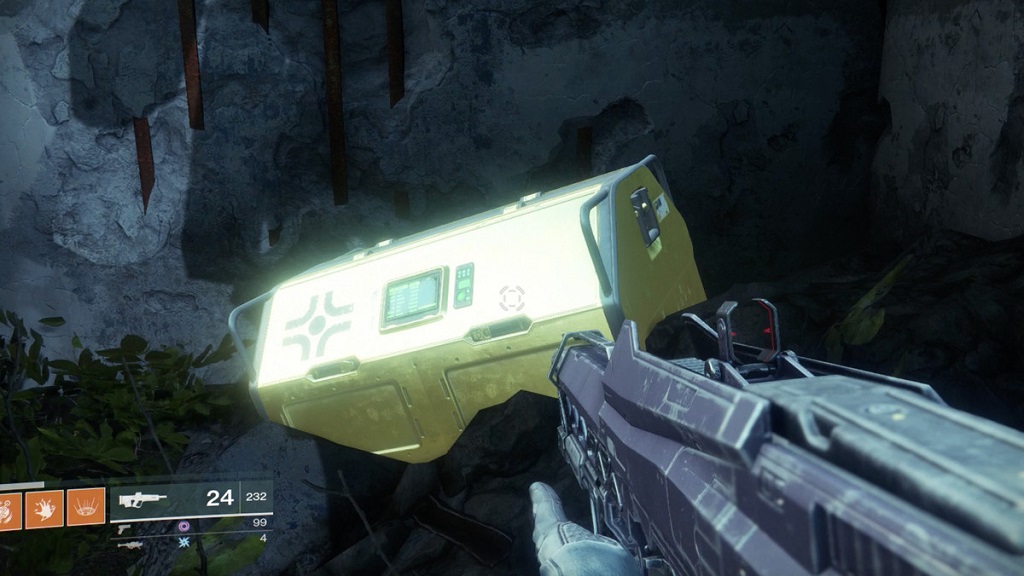Choose the heavy launcher weapon icon
This screenshot has width=1024, height=576.
(129, 545)
